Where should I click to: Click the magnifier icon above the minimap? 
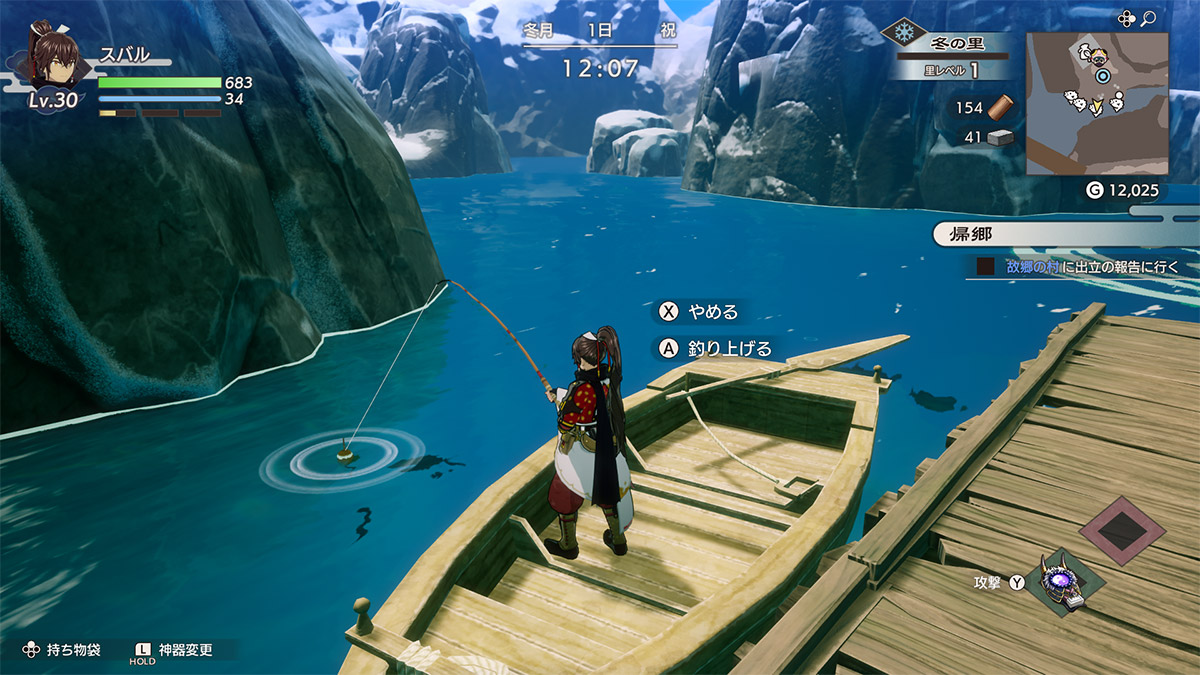click(1149, 18)
